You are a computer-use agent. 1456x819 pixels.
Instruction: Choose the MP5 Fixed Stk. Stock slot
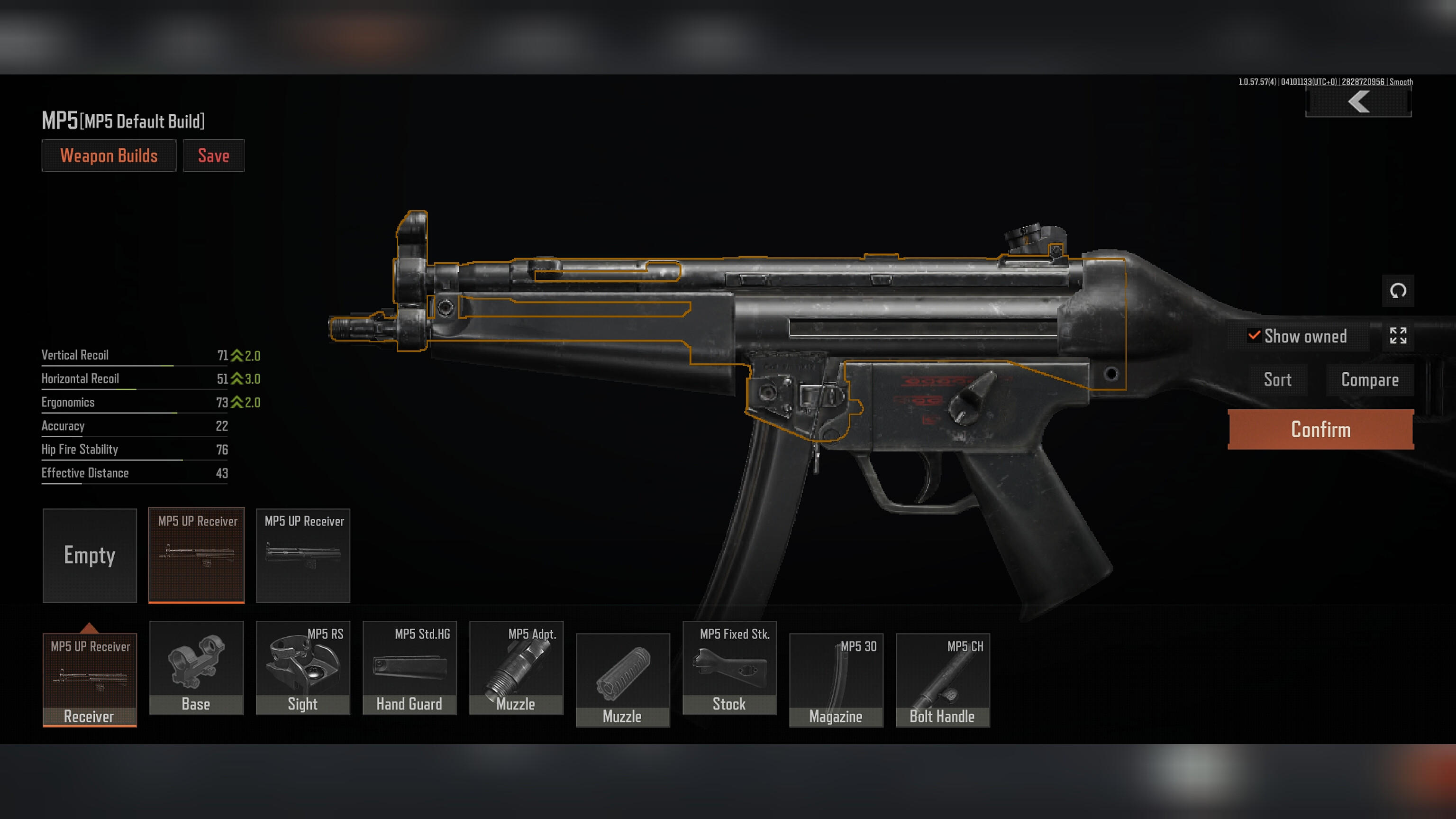(729, 667)
